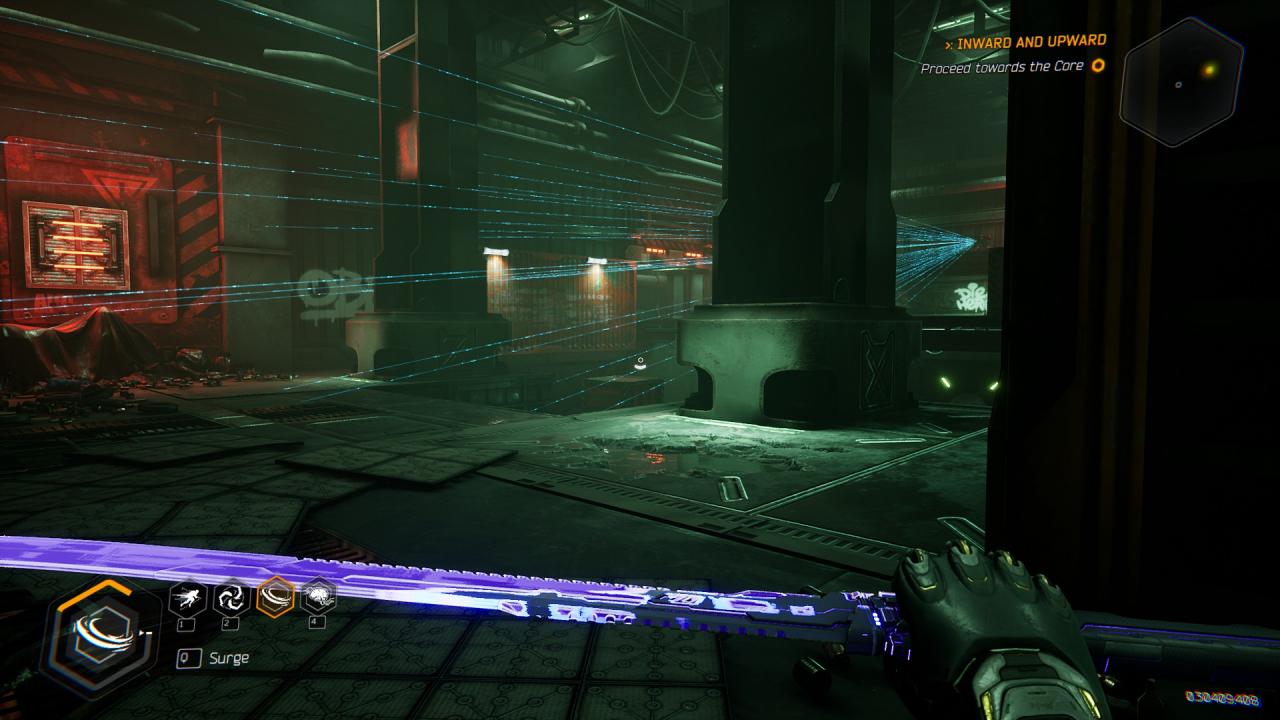Image resolution: width=1280 pixels, height=720 pixels.
Task: Select the highlighted Surge slash ability icon
Action: (274, 598)
